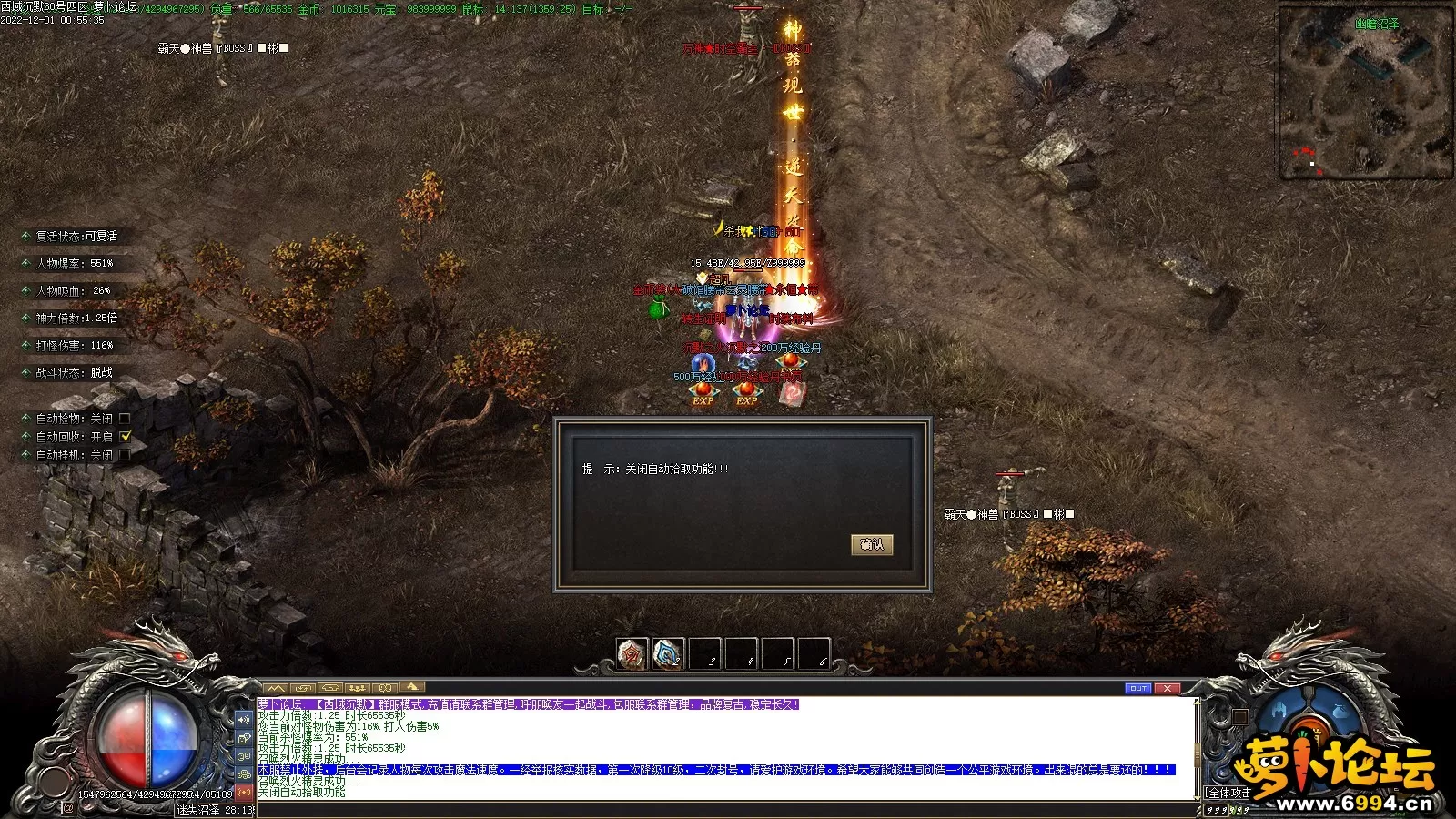Tick the 自动捡物 auto-pickup checkbox

(125, 419)
